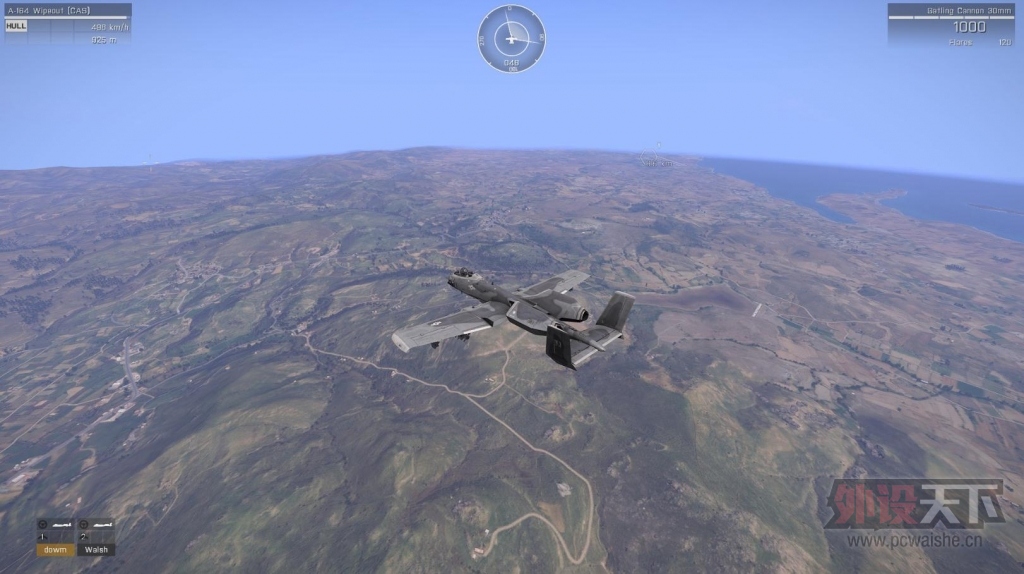Click the compass heading dial
This screenshot has height=574, width=1024.
511,39
